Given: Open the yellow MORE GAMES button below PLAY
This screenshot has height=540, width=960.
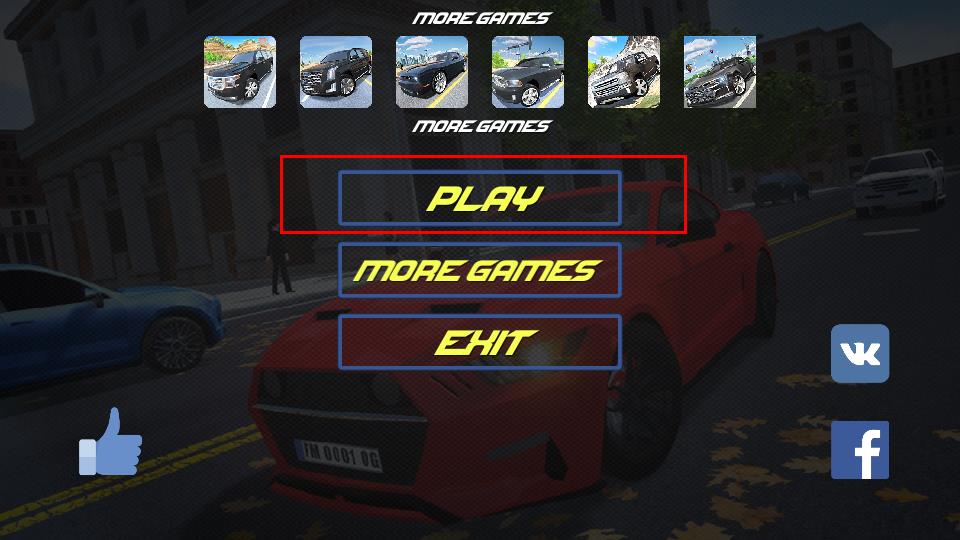Looking at the screenshot, I should (480, 270).
